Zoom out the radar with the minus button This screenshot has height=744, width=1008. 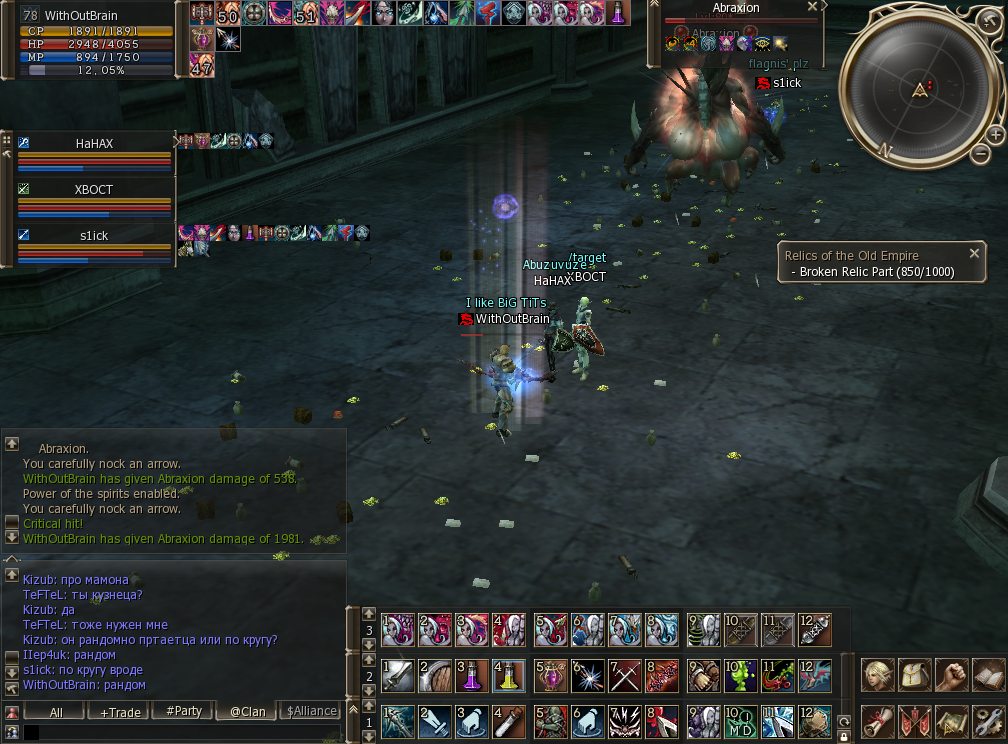coord(981,154)
